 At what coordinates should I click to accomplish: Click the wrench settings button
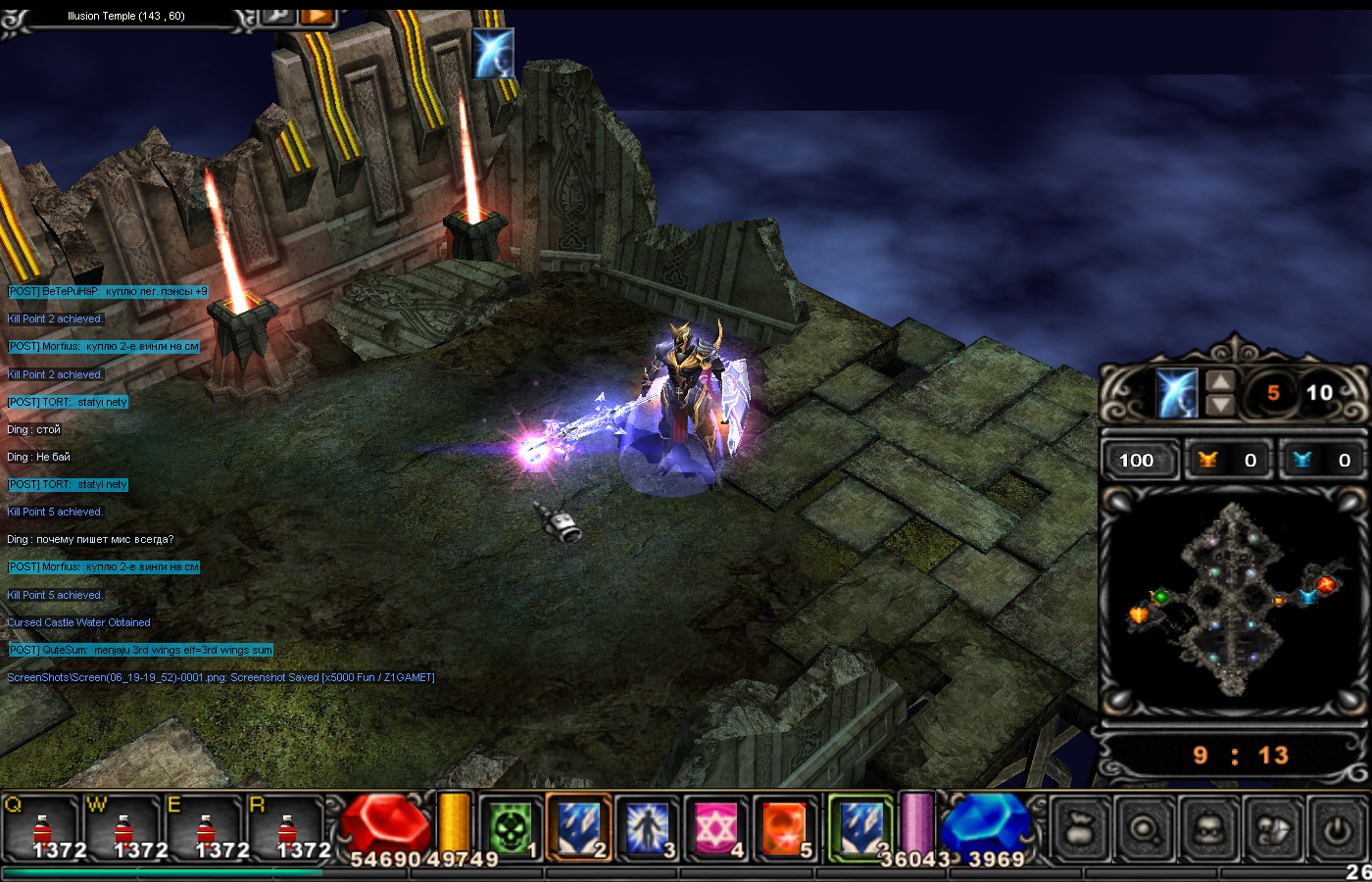point(278,14)
